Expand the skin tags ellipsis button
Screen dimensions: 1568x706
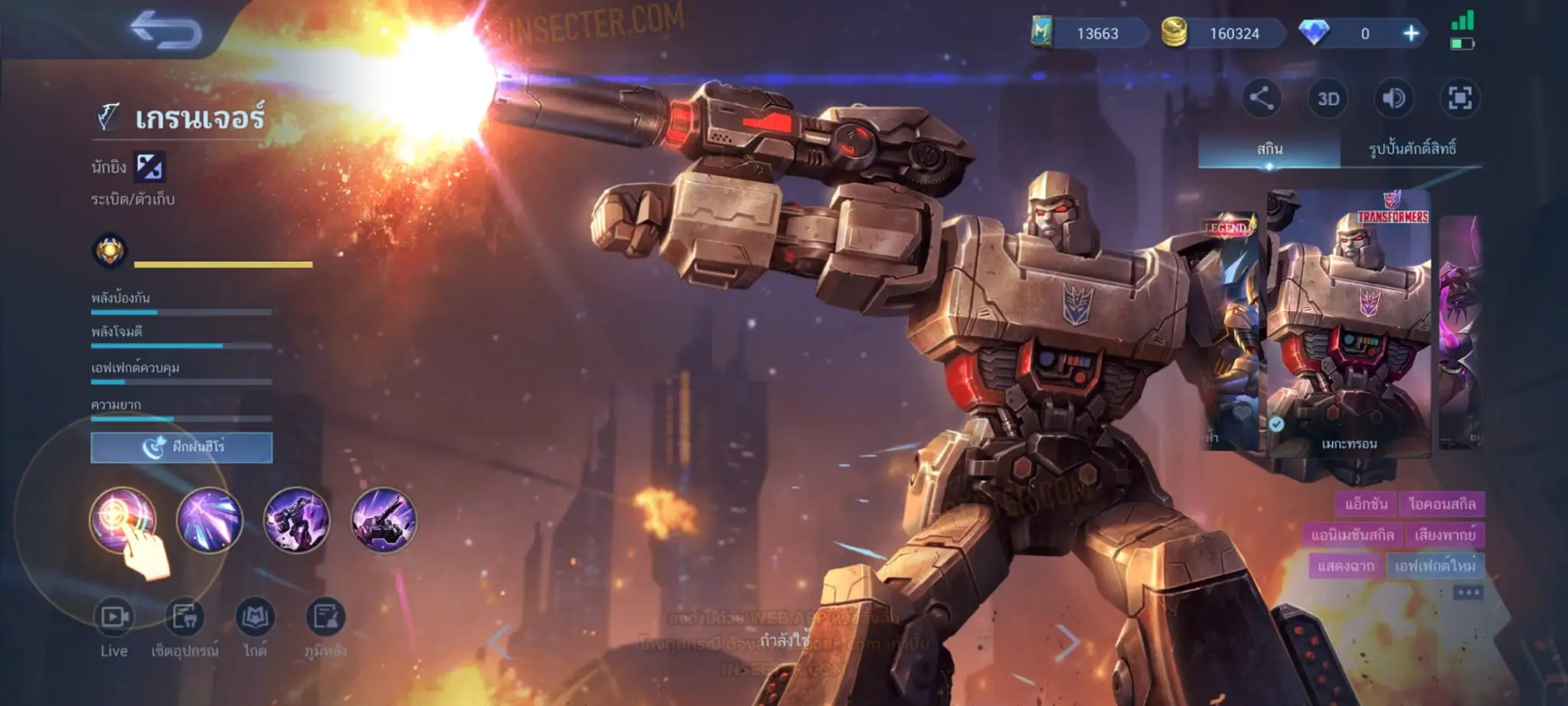[x=1468, y=593]
